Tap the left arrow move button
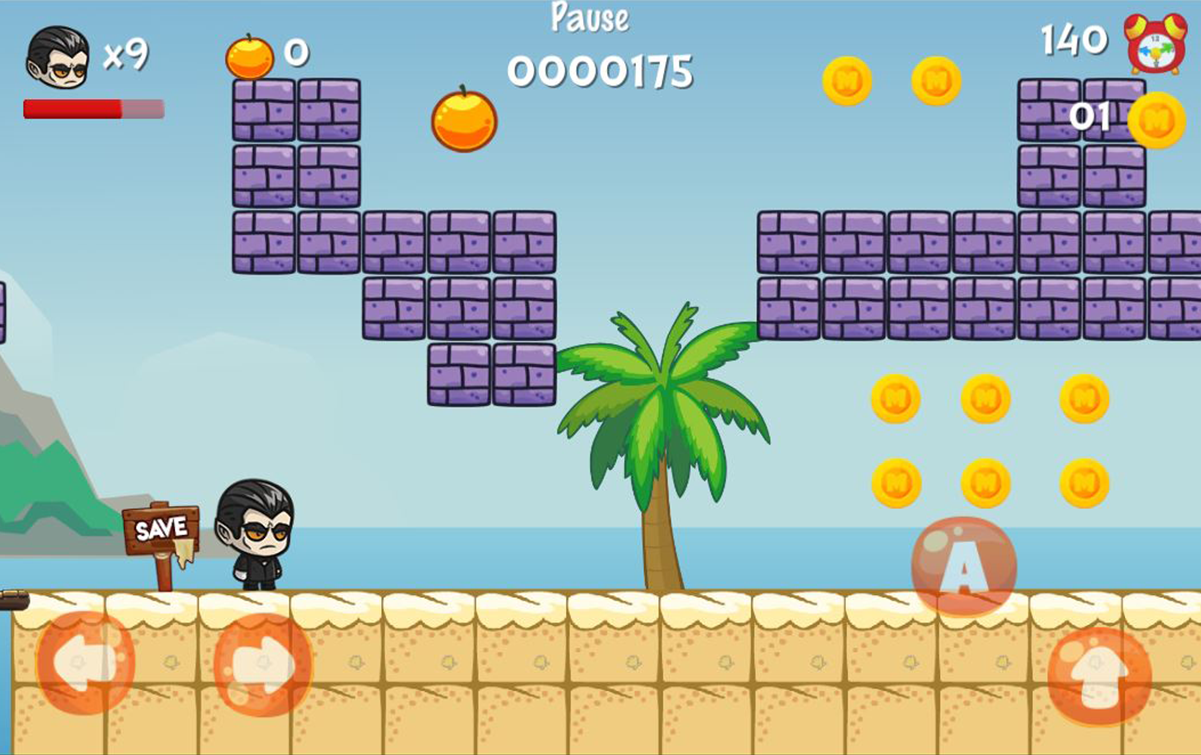Image resolution: width=1201 pixels, height=755 pixels. (x=85, y=662)
